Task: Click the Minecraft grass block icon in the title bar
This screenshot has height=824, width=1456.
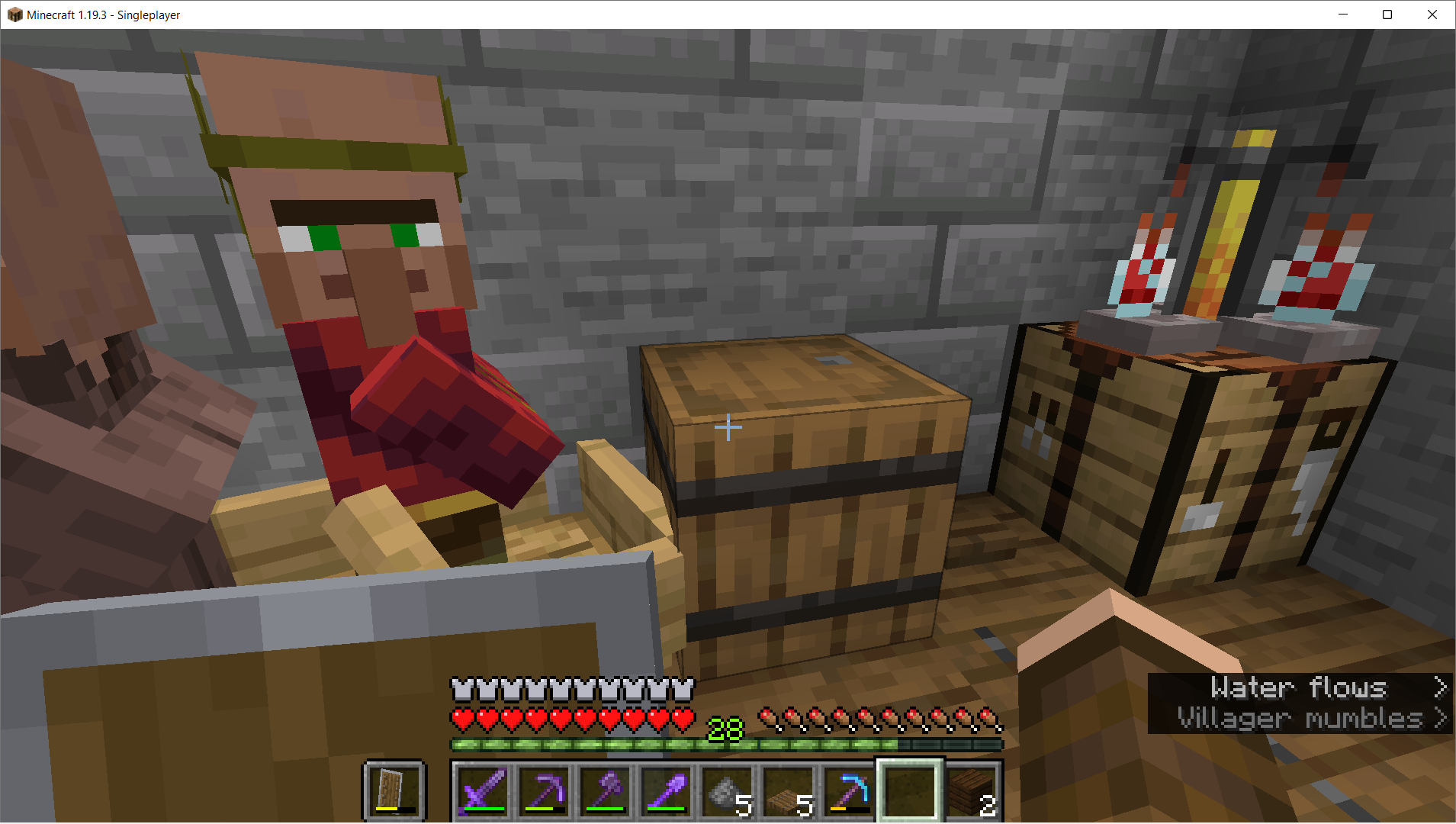Action: [14, 14]
